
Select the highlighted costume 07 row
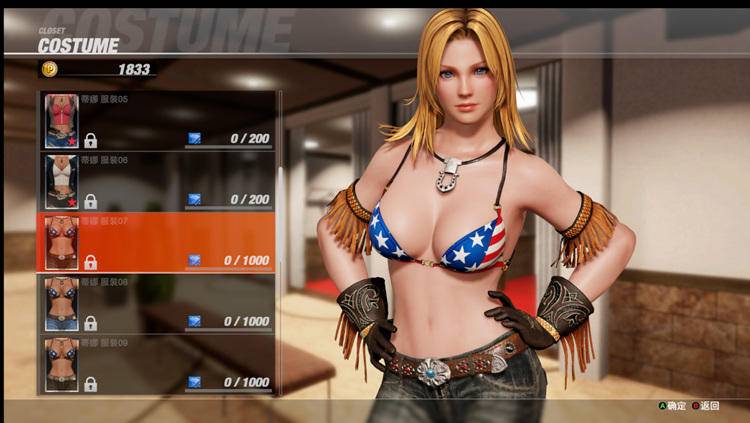158,243
